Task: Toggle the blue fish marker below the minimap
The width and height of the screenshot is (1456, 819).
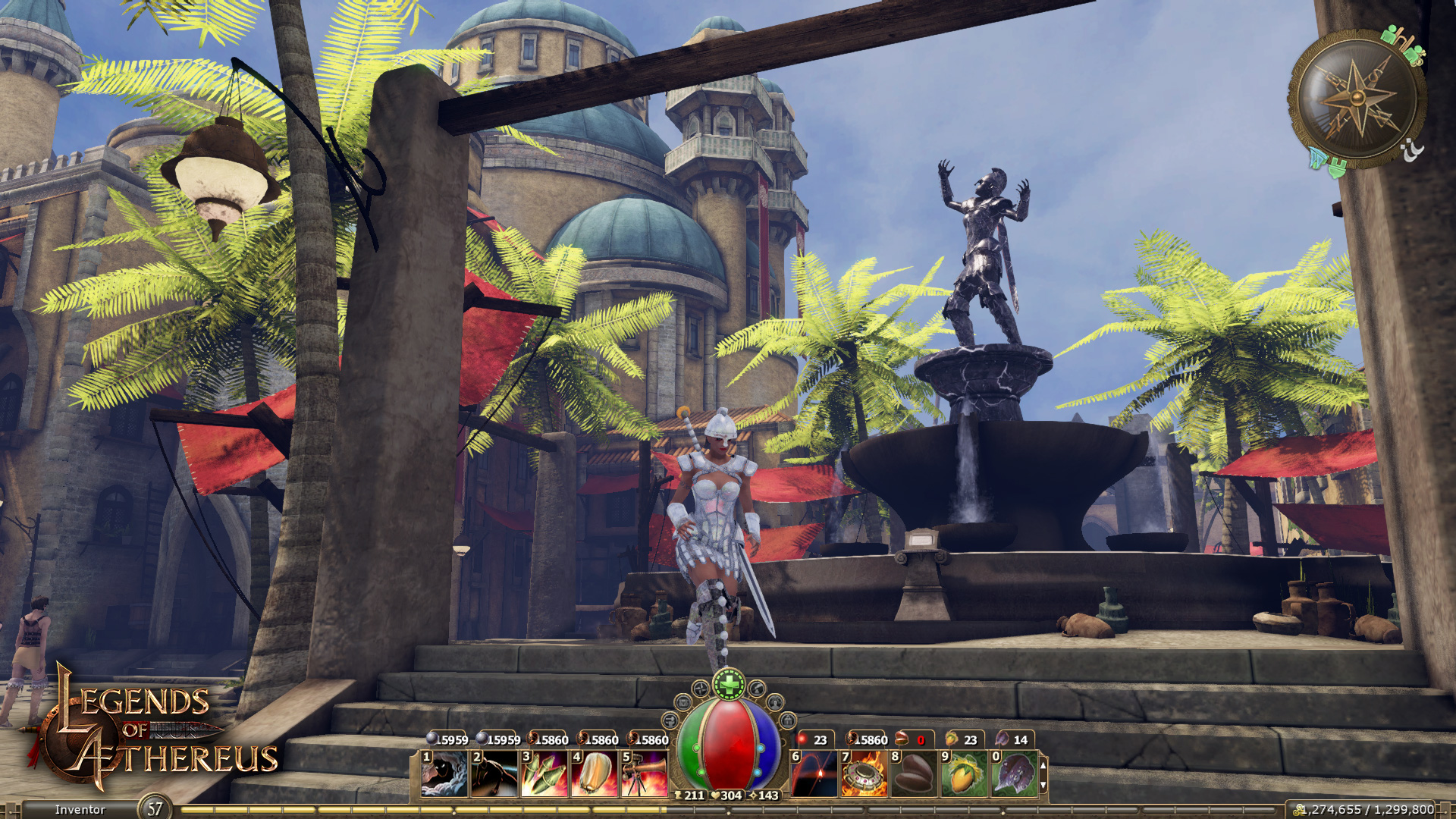Action: point(1316,157)
